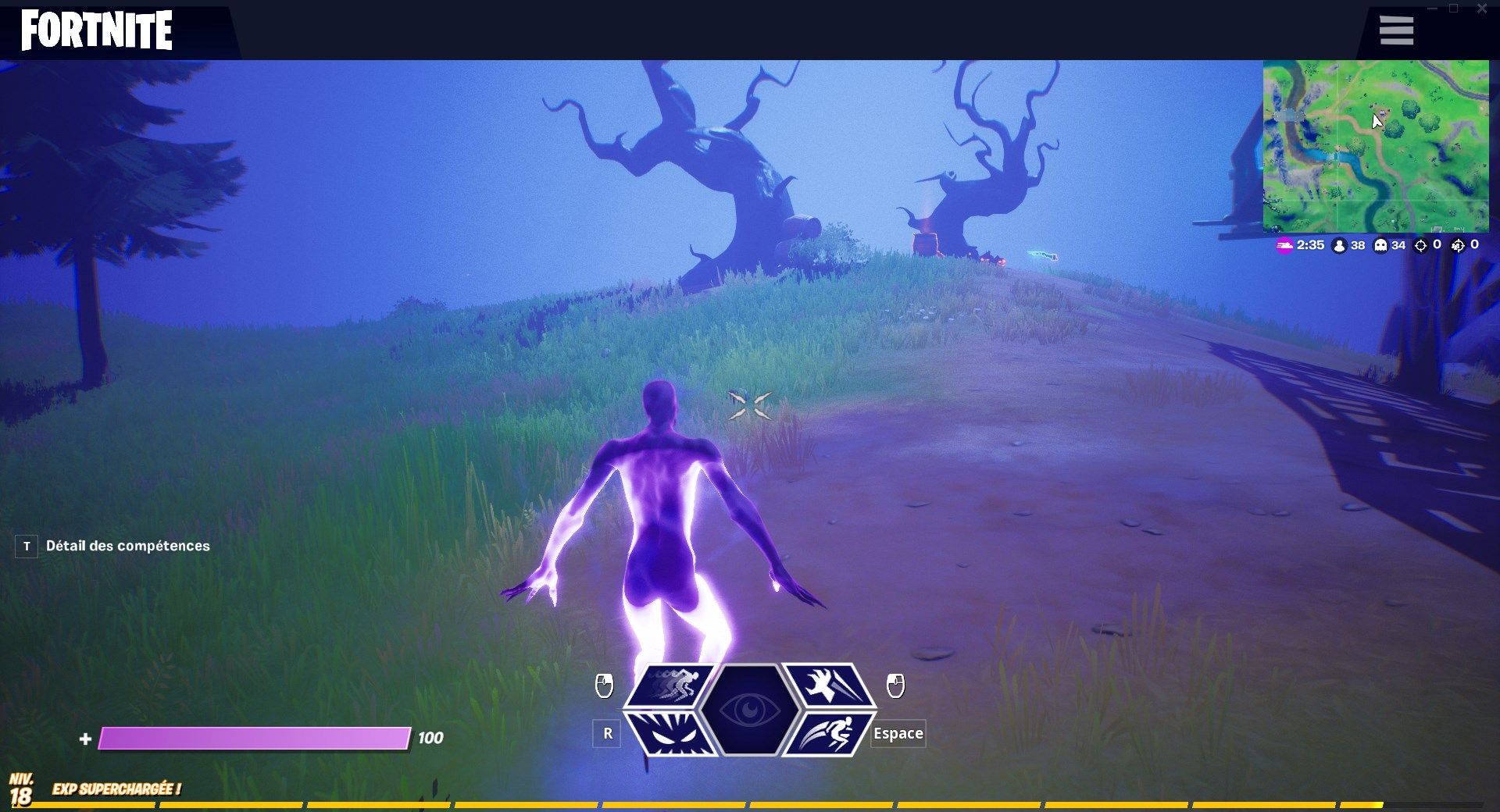Image resolution: width=1500 pixels, height=812 pixels.
Task: Open Détail des compétences
Action: (x=127, y=546)
